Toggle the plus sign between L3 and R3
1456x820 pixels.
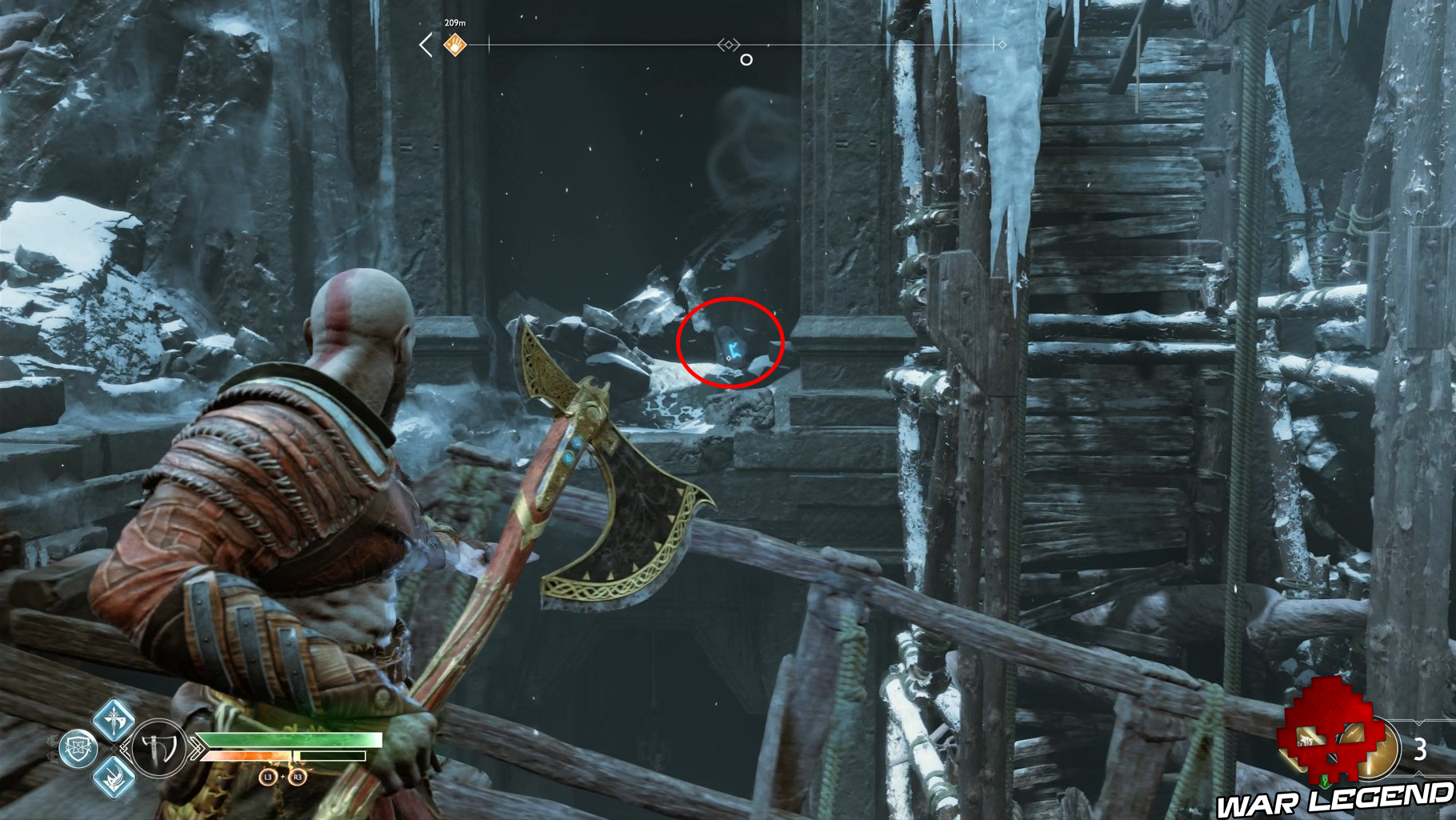tap(283, 777)
